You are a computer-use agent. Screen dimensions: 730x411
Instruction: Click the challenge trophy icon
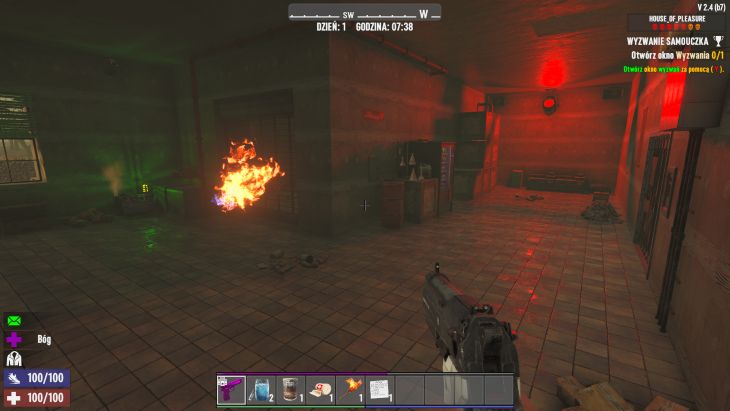[719, 41]
